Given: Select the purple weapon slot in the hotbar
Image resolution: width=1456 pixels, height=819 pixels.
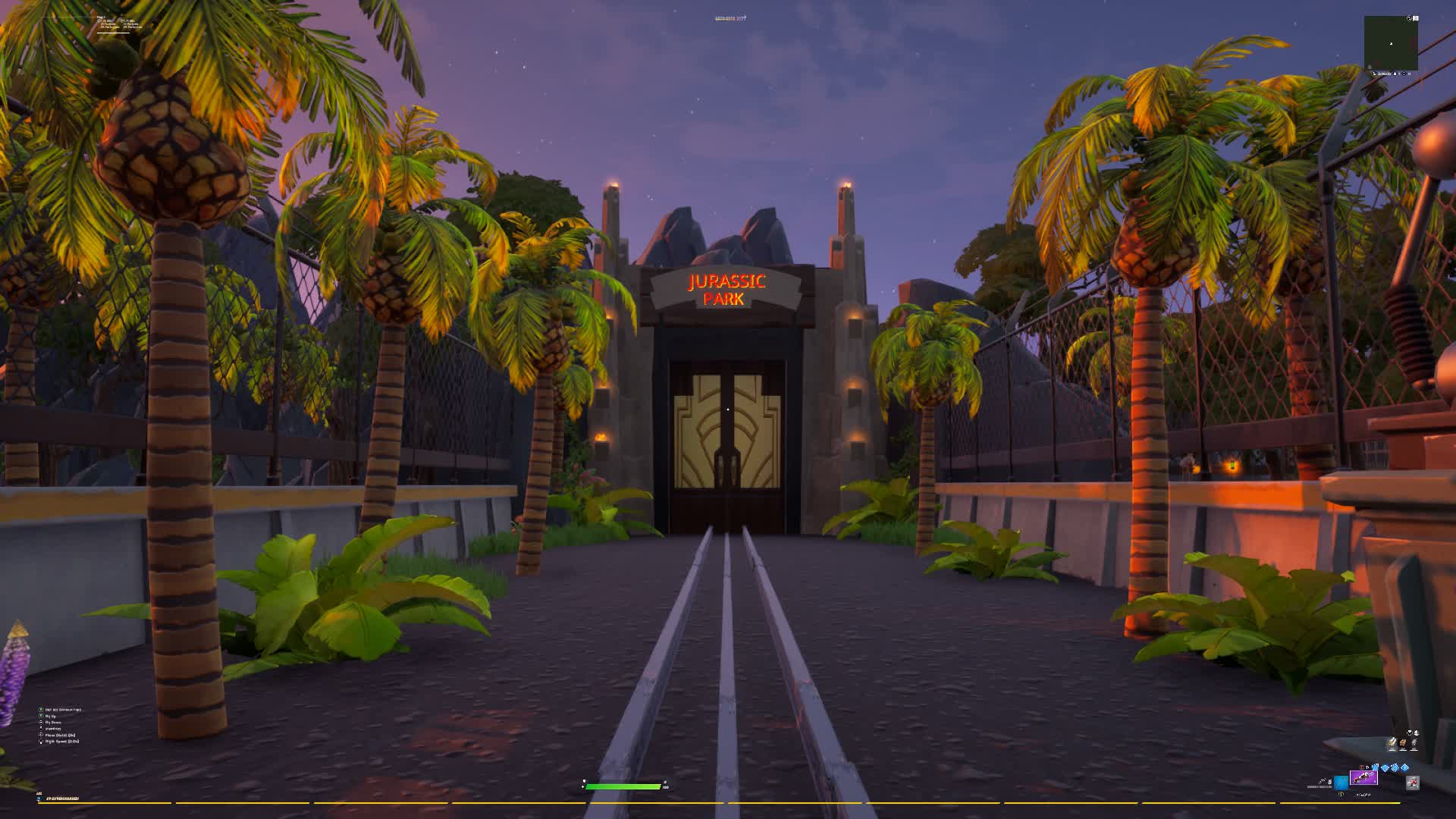Looking at the screenshot, I should (1364, 777).
